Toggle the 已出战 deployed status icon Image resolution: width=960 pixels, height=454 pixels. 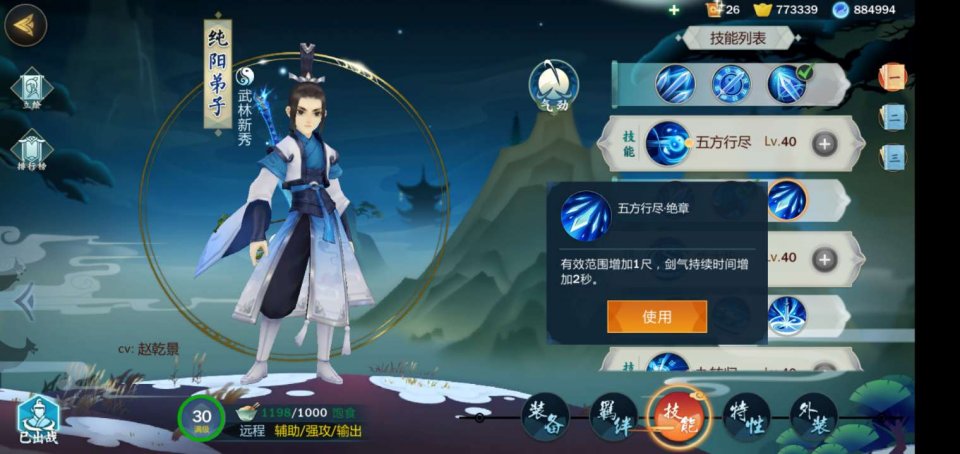(x=37, y=418)
